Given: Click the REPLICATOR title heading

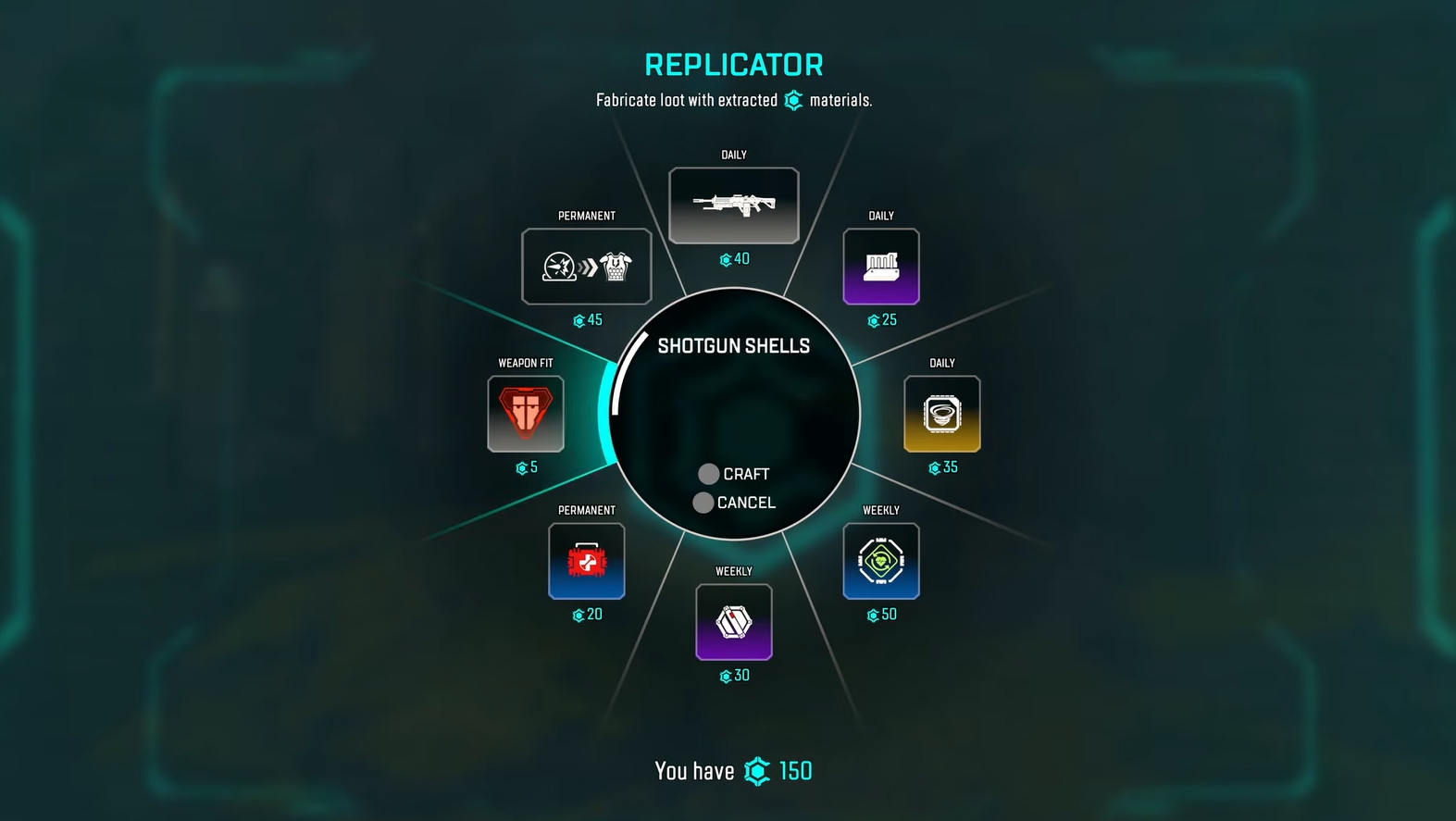Looking at the screenshot, I should coord(732,63).
